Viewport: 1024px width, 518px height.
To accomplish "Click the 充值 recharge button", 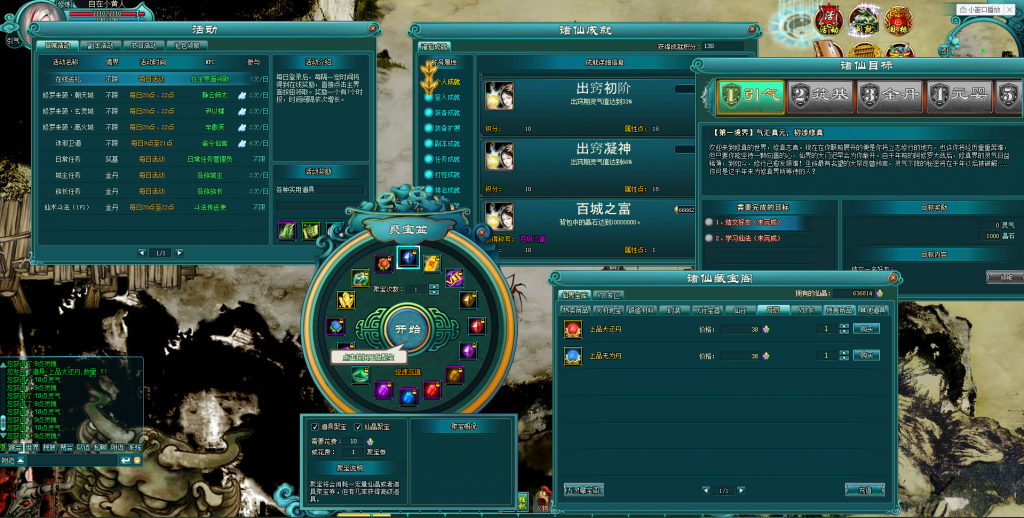I will [x=863, y=490].
